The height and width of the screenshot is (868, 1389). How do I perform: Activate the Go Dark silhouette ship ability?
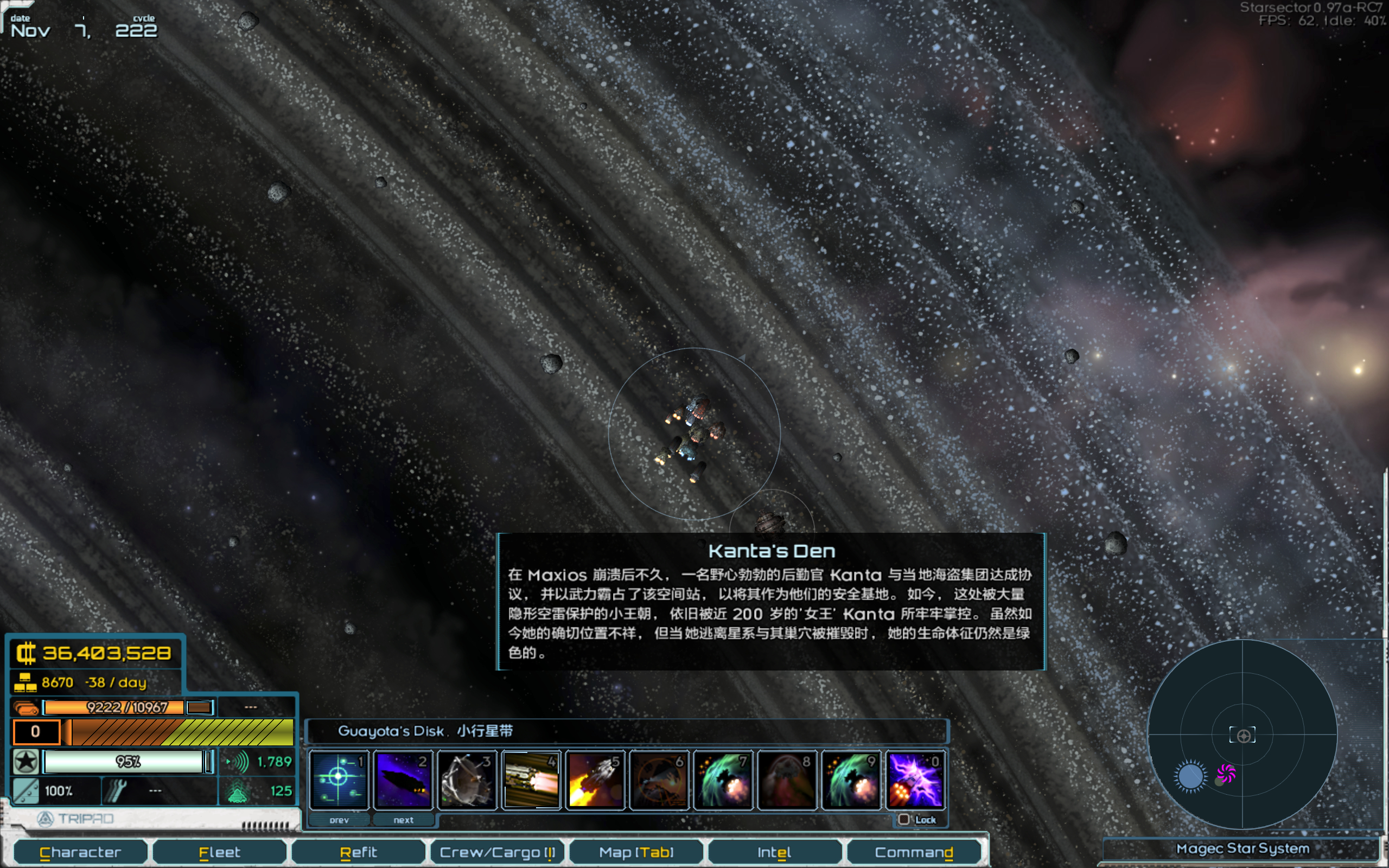click(403, 780)
